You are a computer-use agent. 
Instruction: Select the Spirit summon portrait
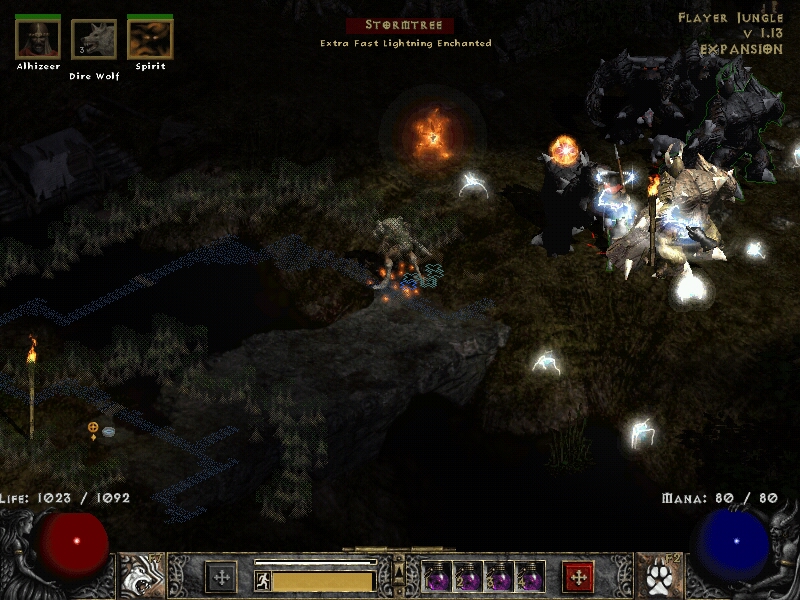tap(150, 39)
